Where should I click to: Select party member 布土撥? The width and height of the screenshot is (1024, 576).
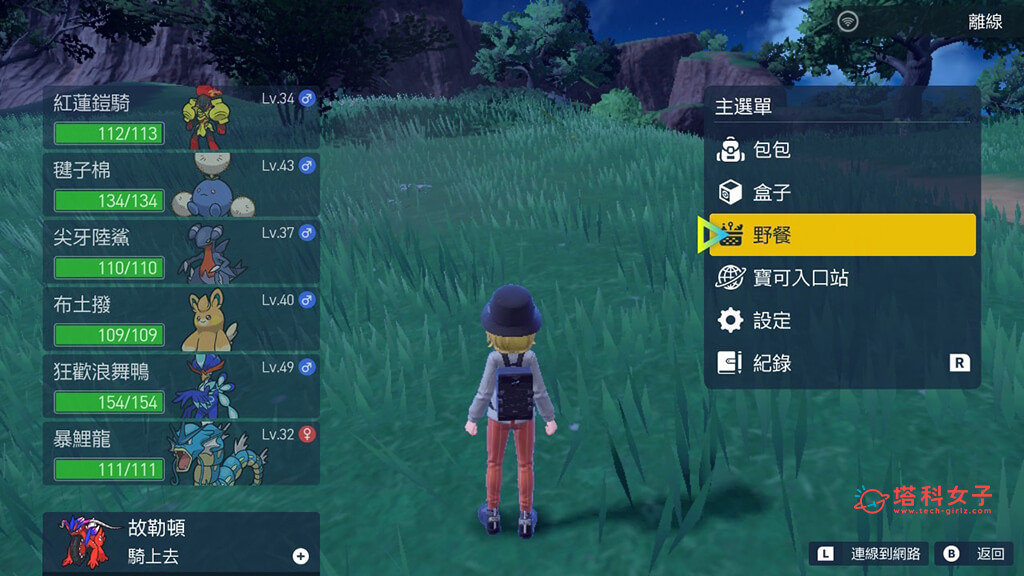point(180,318)
